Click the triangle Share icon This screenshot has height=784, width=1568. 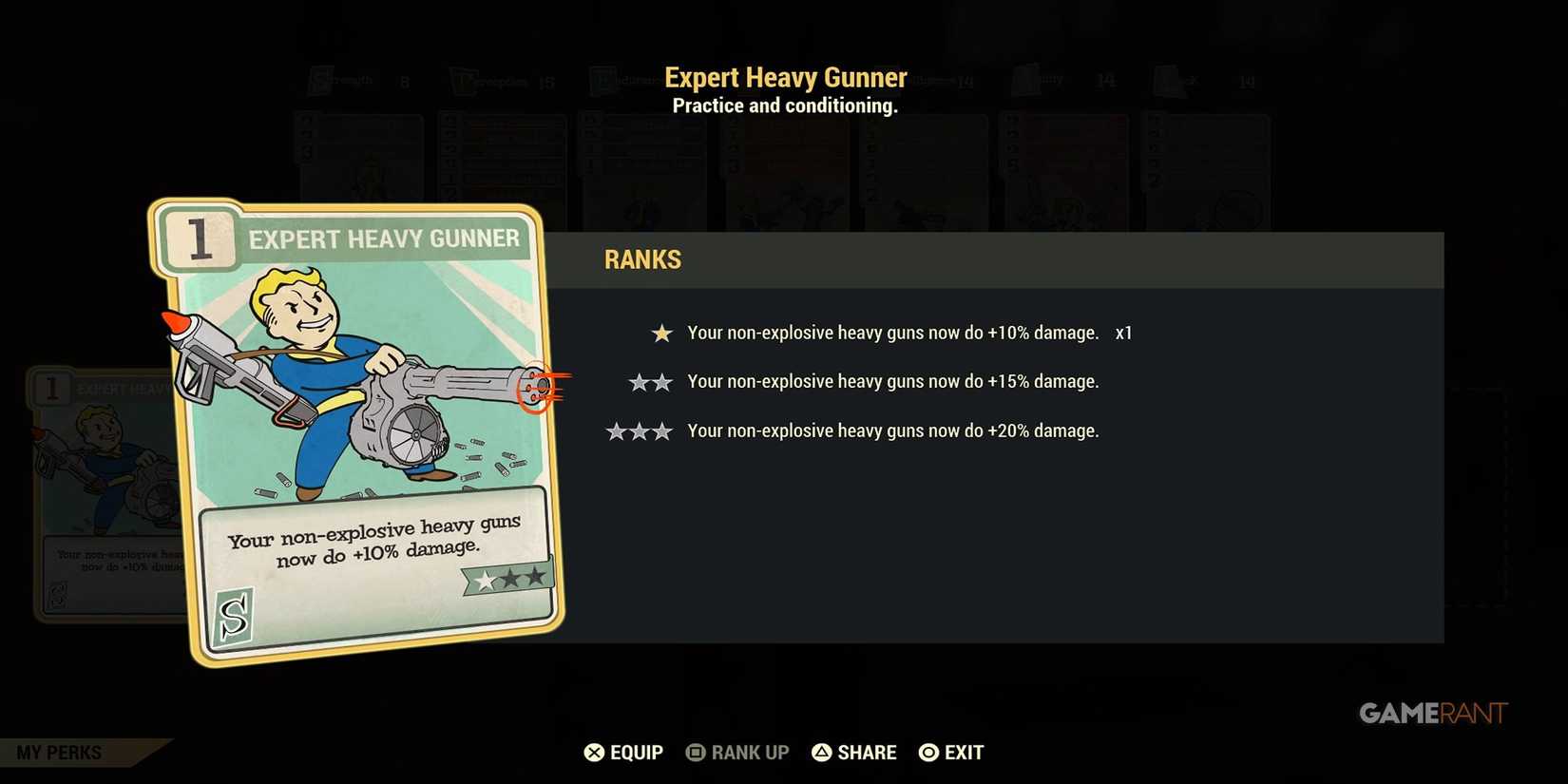[823, 752]
